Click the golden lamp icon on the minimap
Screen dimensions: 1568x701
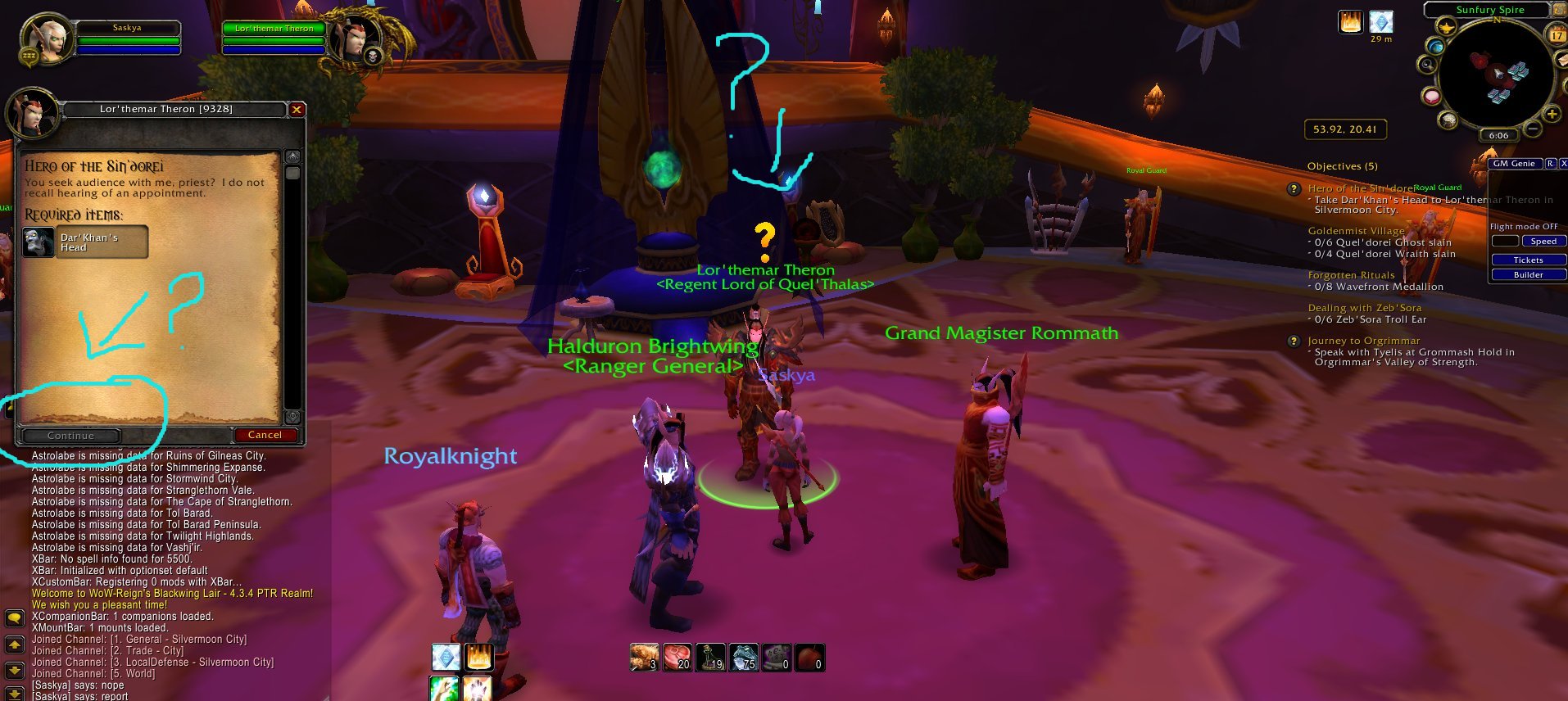click(x=1447, y=28)
